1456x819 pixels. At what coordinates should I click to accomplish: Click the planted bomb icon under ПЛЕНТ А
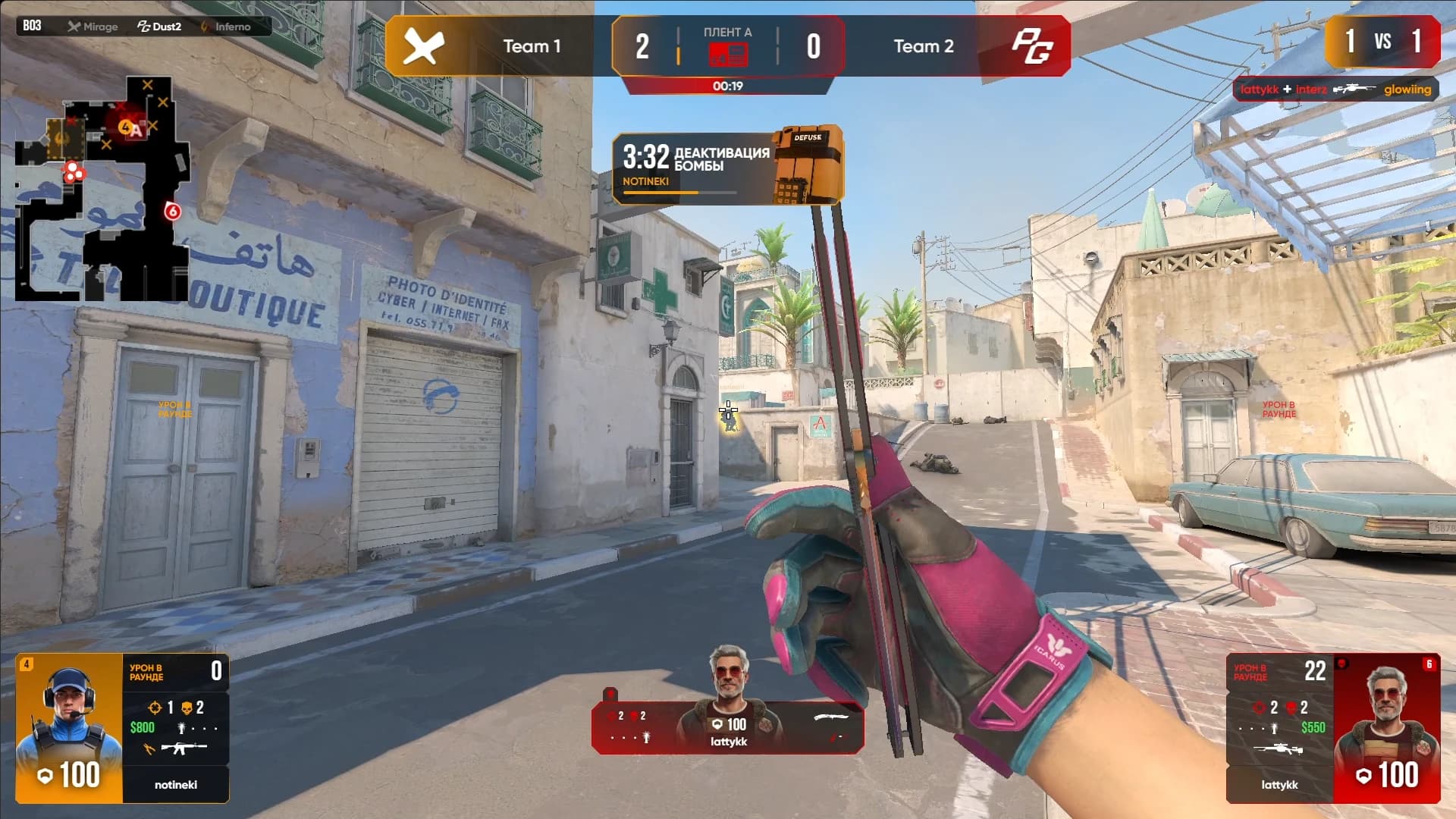[x=727, y=55]
